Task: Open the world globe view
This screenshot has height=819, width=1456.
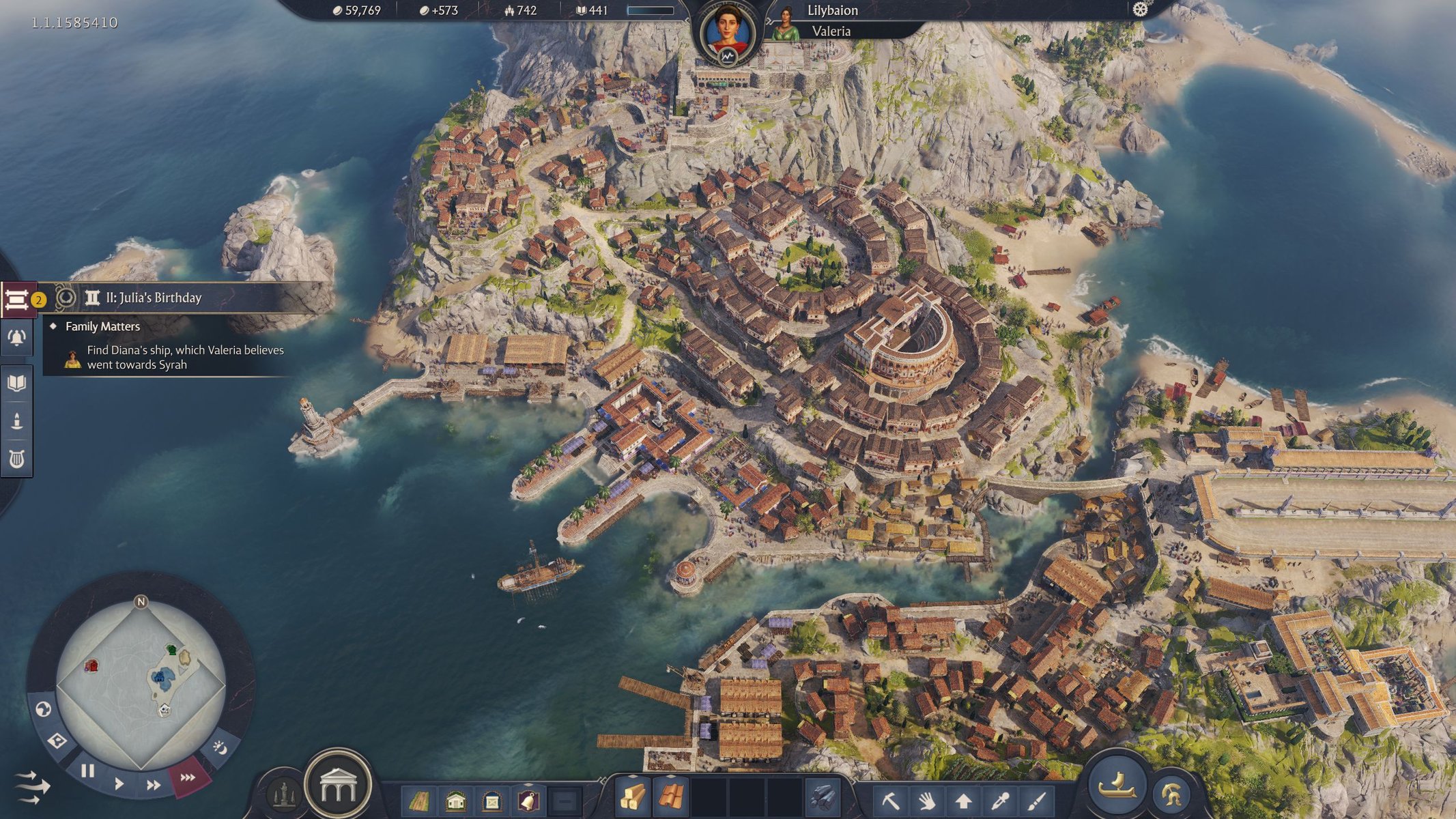Action: pos(43,710)
